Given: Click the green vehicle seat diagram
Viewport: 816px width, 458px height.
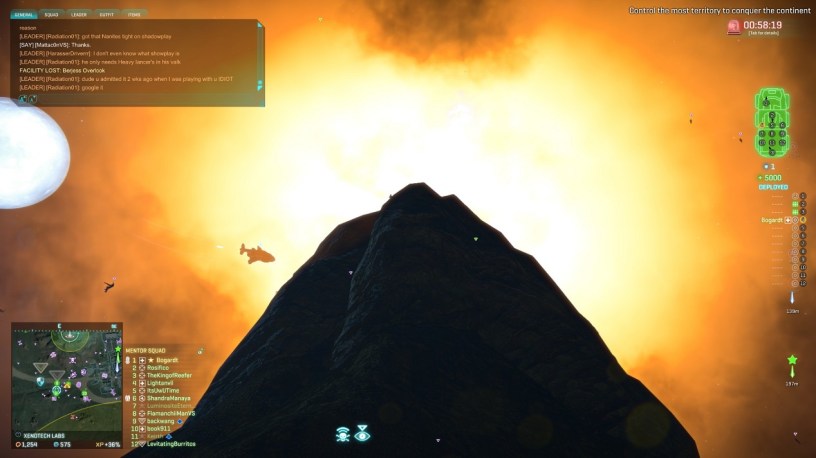Looking at the screenshot, I should [x=772, y=120].
